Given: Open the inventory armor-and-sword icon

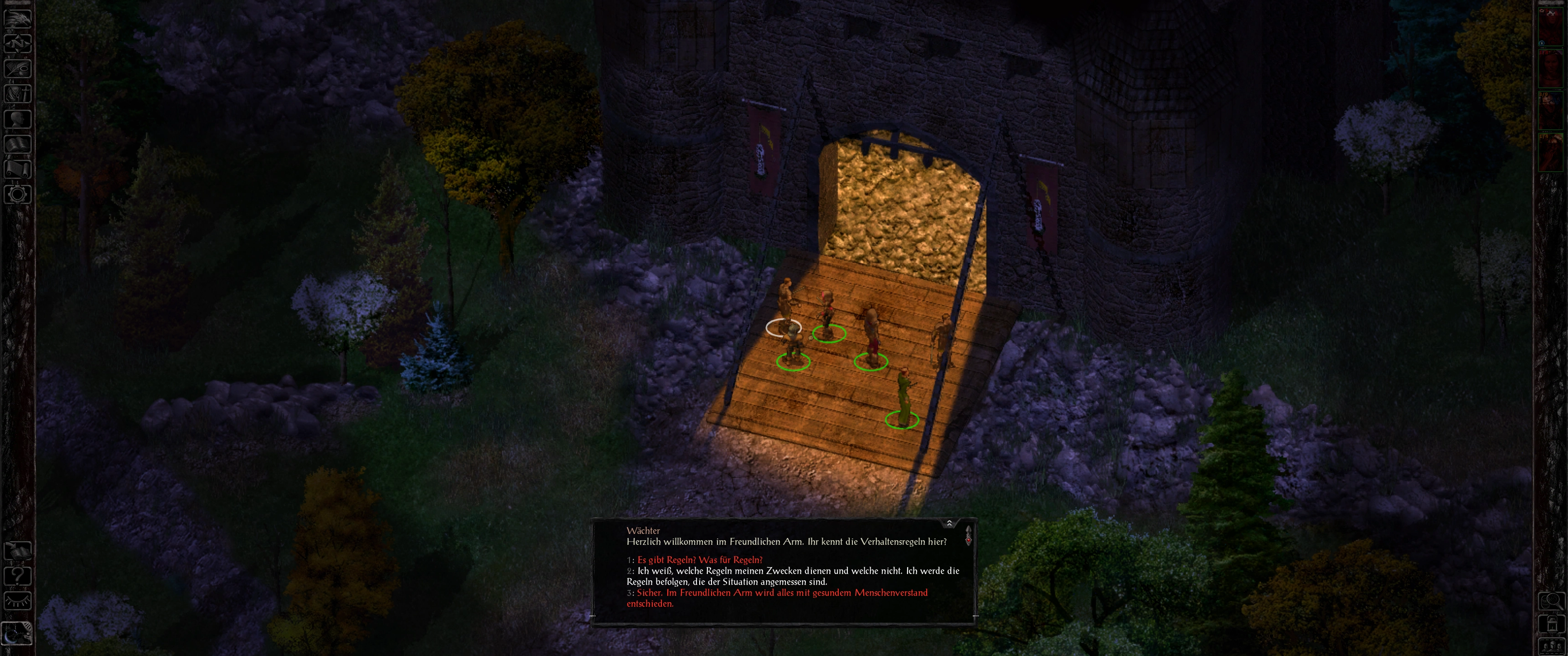Looking at the screenshot, I should tap(18, 94).
